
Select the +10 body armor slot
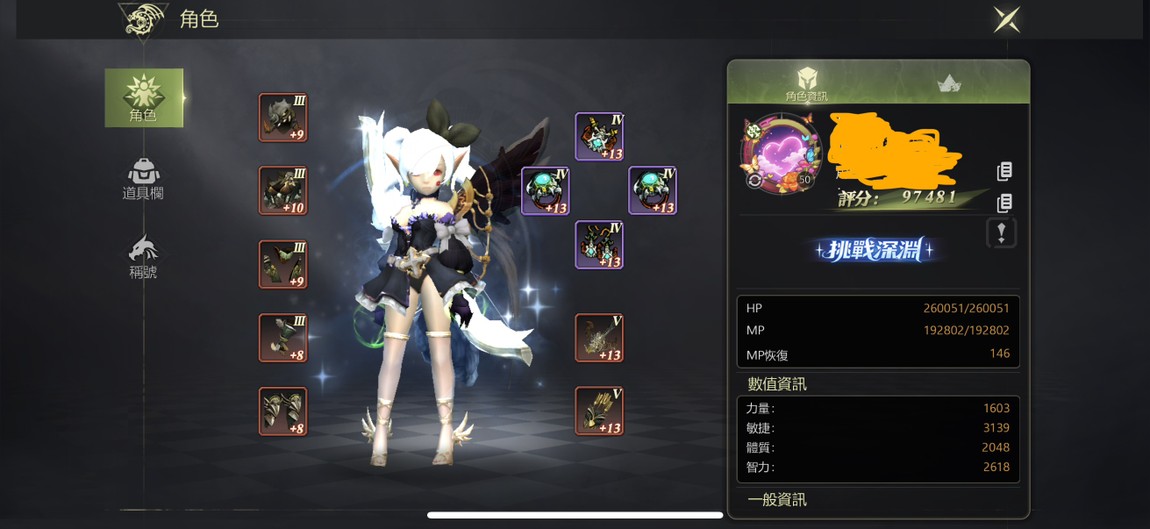click(x=283, y=191)
